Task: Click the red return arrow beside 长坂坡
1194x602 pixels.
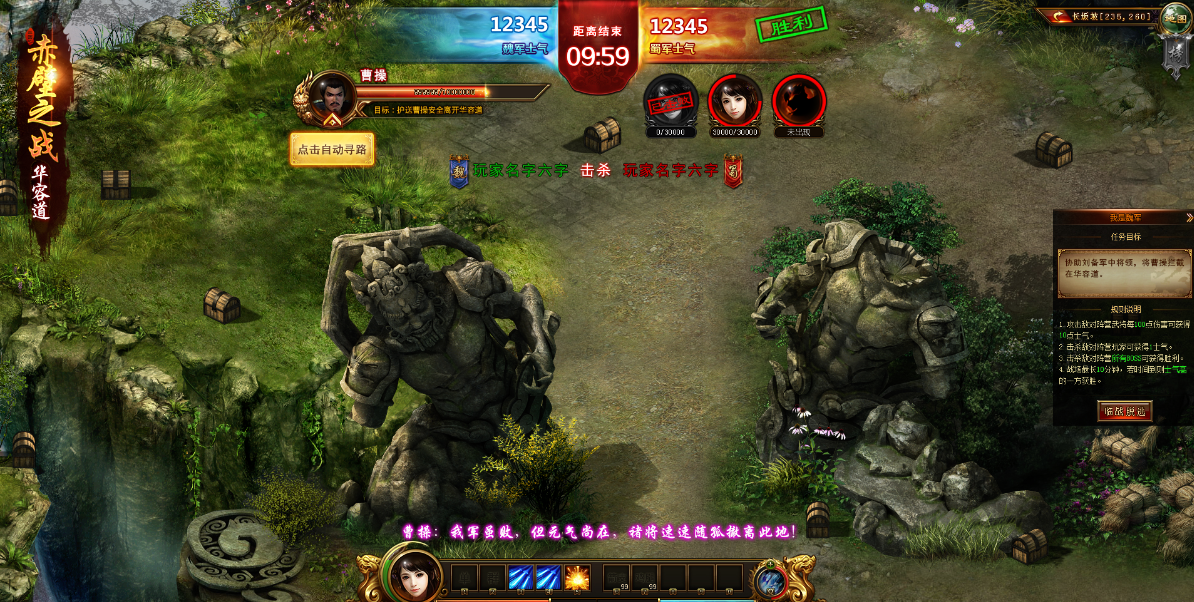Action: 1056,15
